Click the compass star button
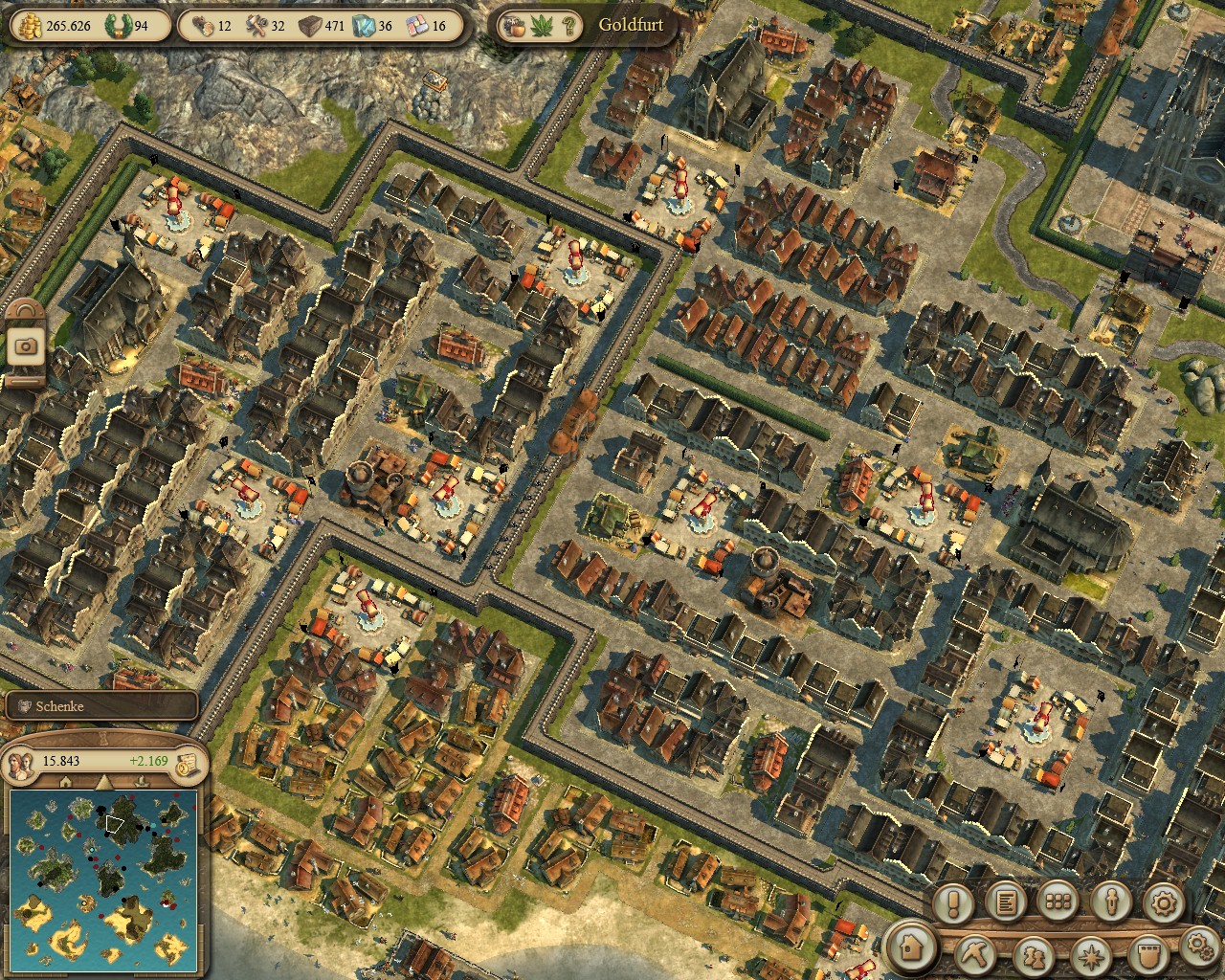The height and width of the screenshot is (980, 1225). 1089,954
